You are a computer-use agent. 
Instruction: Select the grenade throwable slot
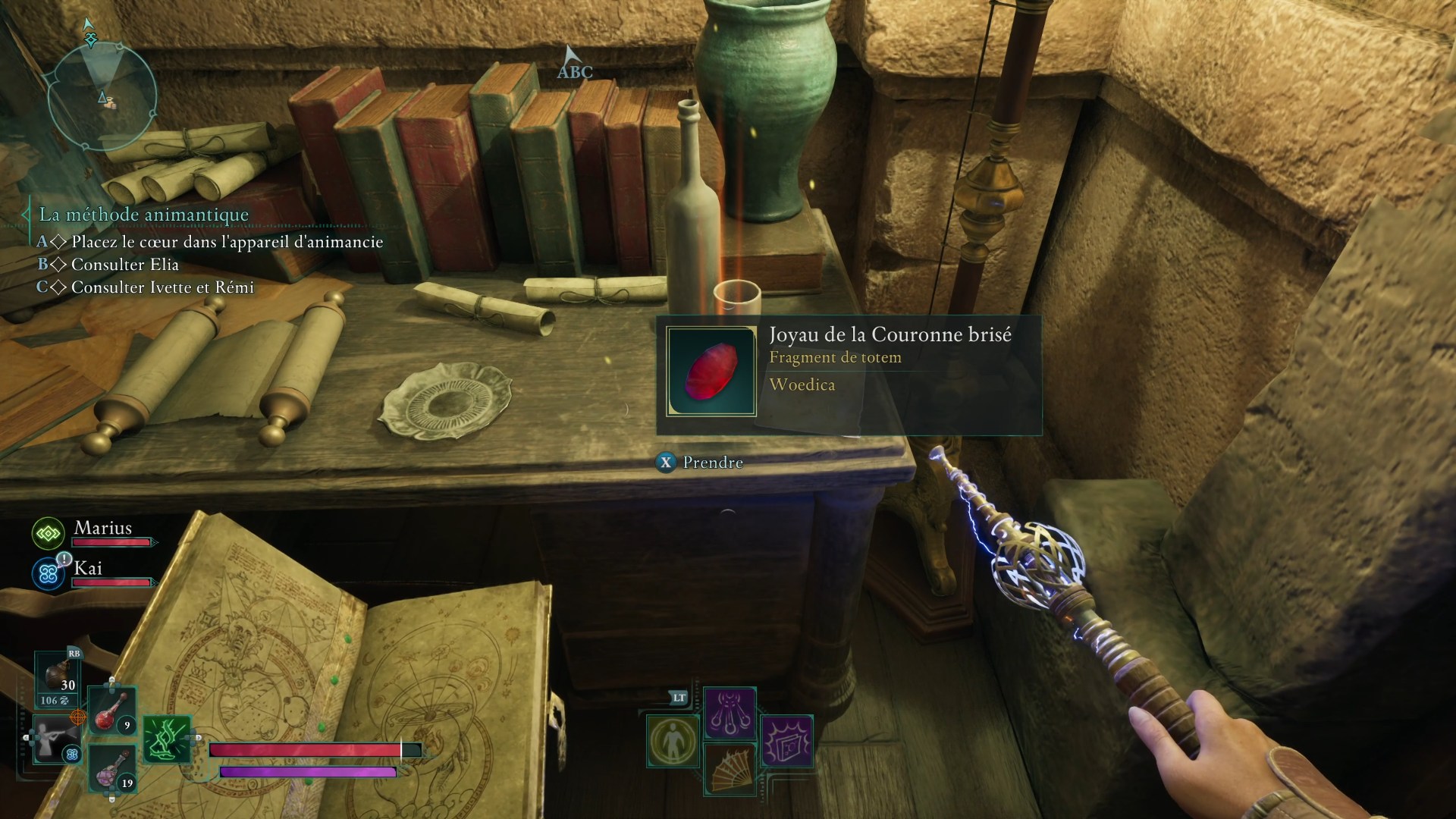[60, 677]
